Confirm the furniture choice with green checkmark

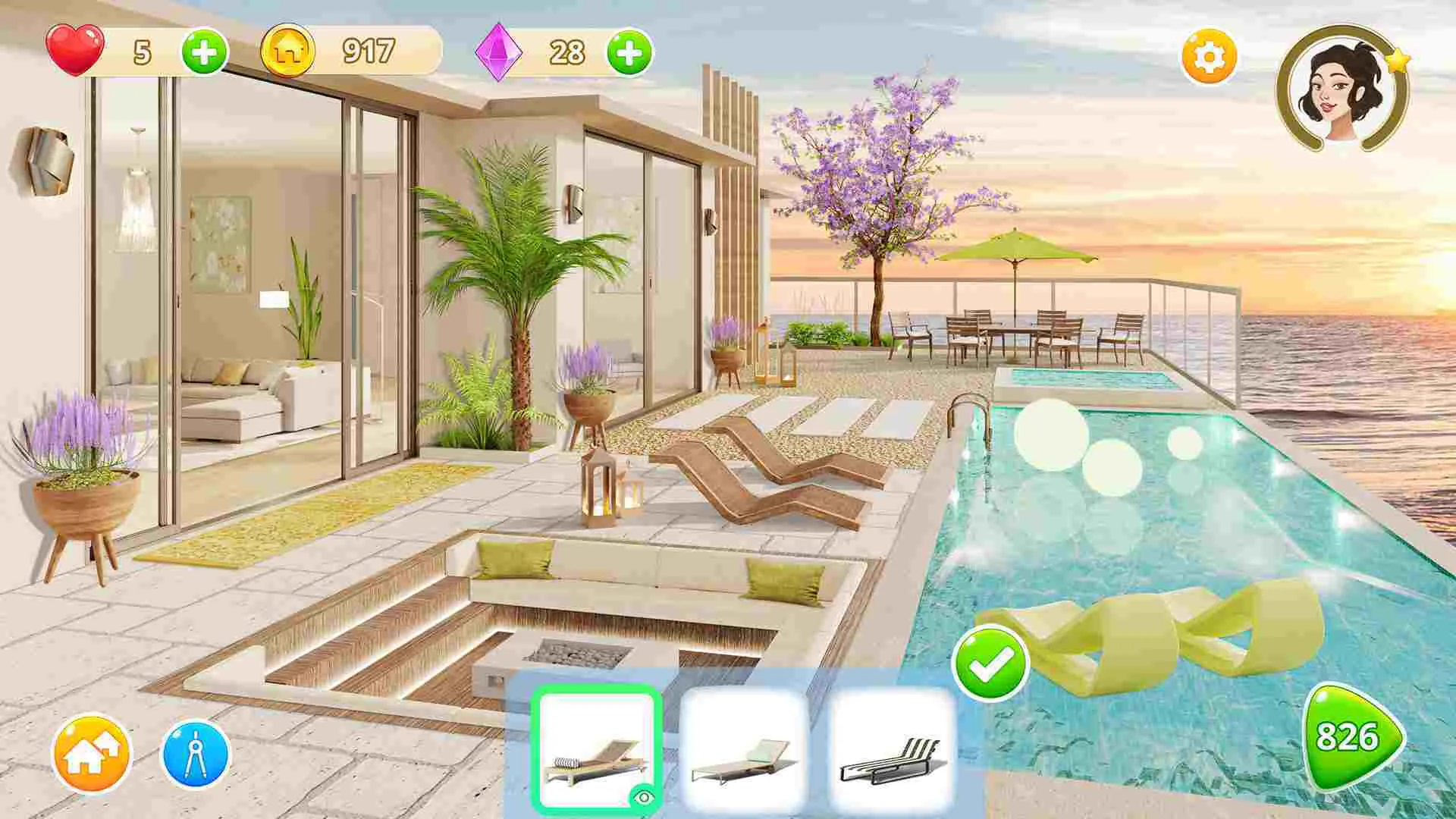990,662
